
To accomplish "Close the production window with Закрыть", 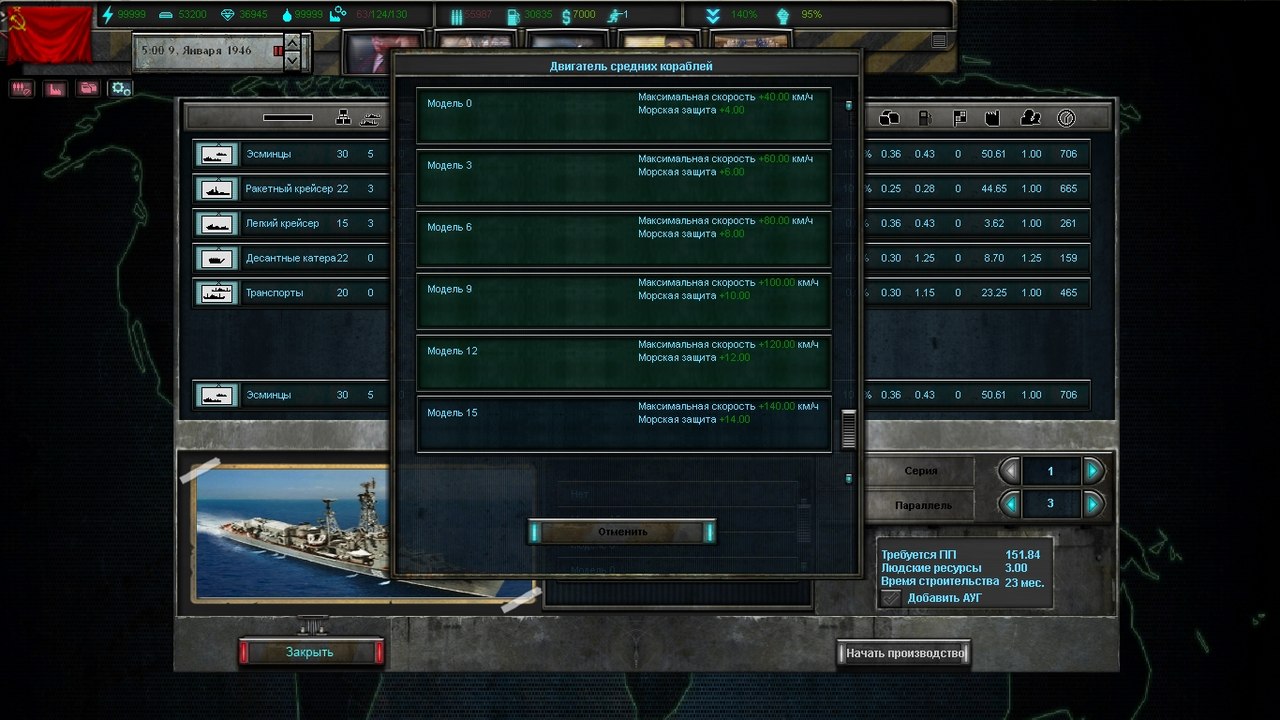I will coord(310,652).
